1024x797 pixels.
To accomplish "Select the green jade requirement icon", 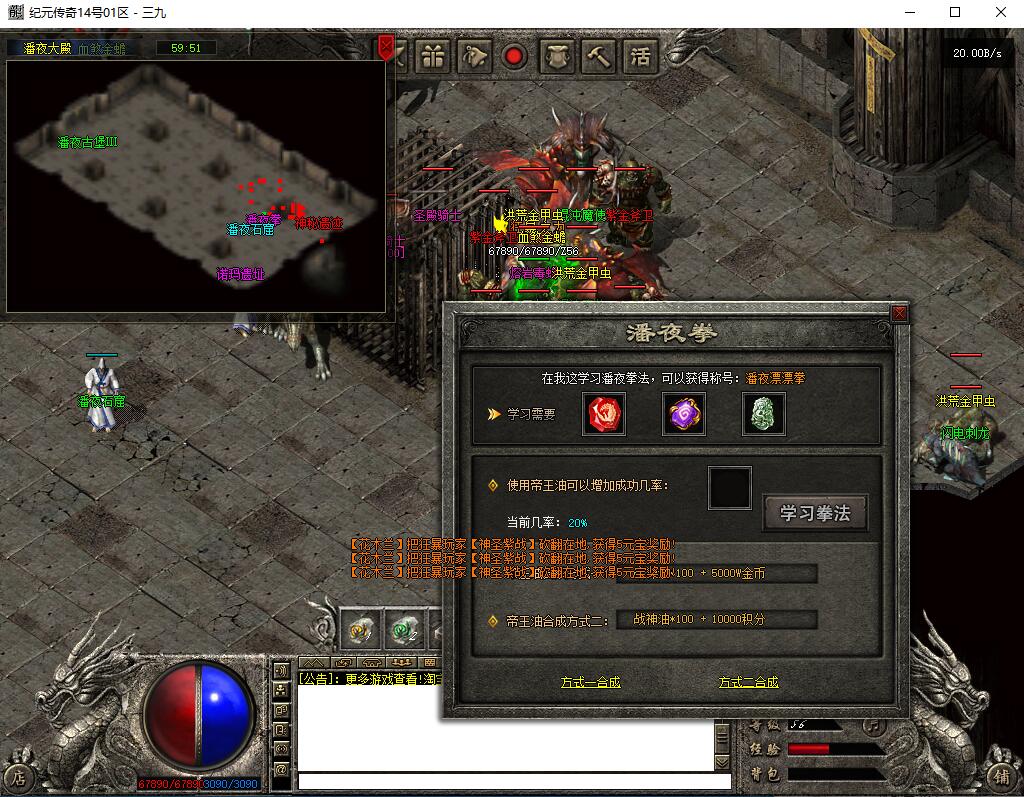I will 763,415.
